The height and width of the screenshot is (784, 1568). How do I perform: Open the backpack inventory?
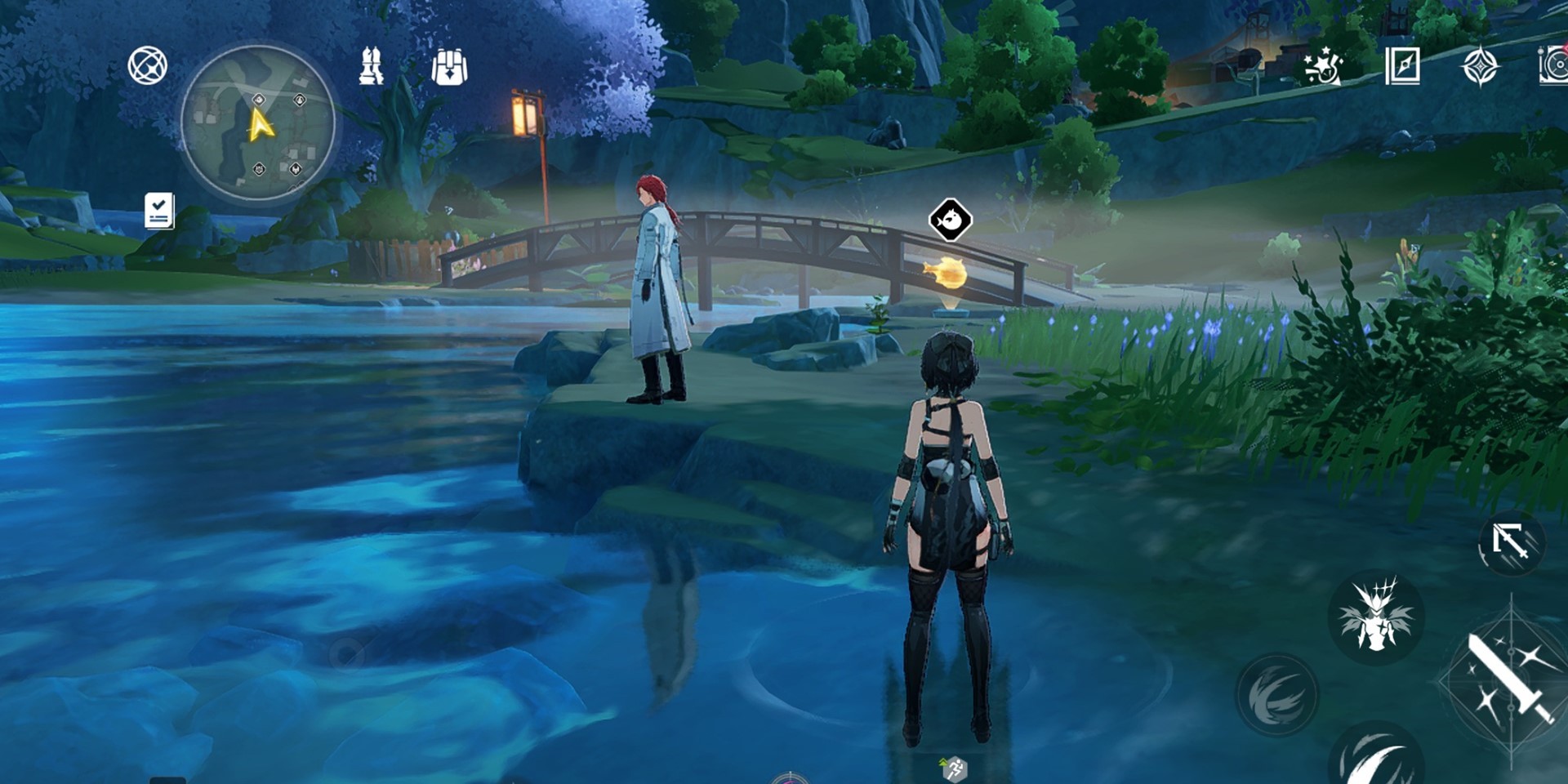[449, 67]
